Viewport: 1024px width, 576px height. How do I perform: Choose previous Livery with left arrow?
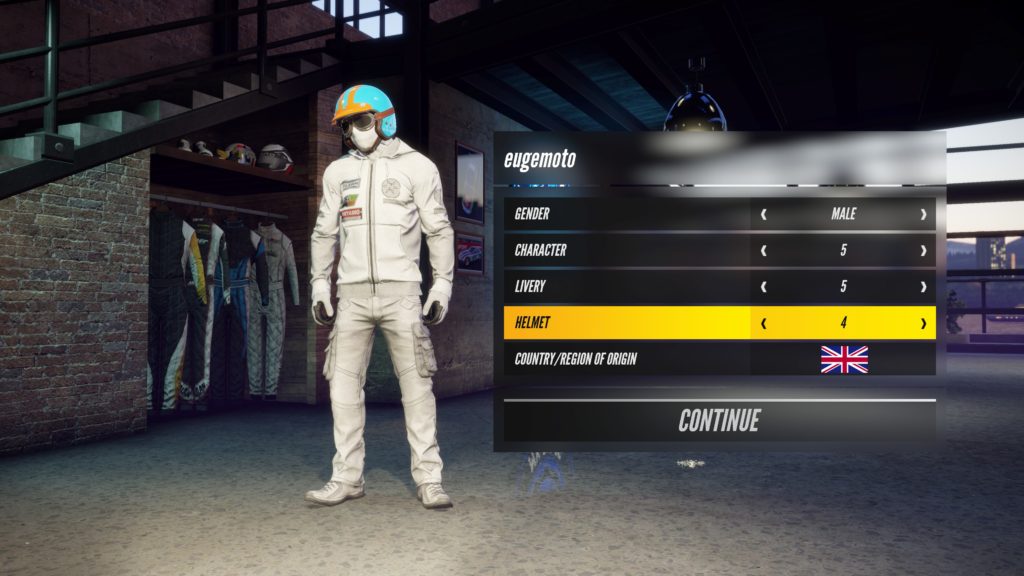(x=765, y=287)
